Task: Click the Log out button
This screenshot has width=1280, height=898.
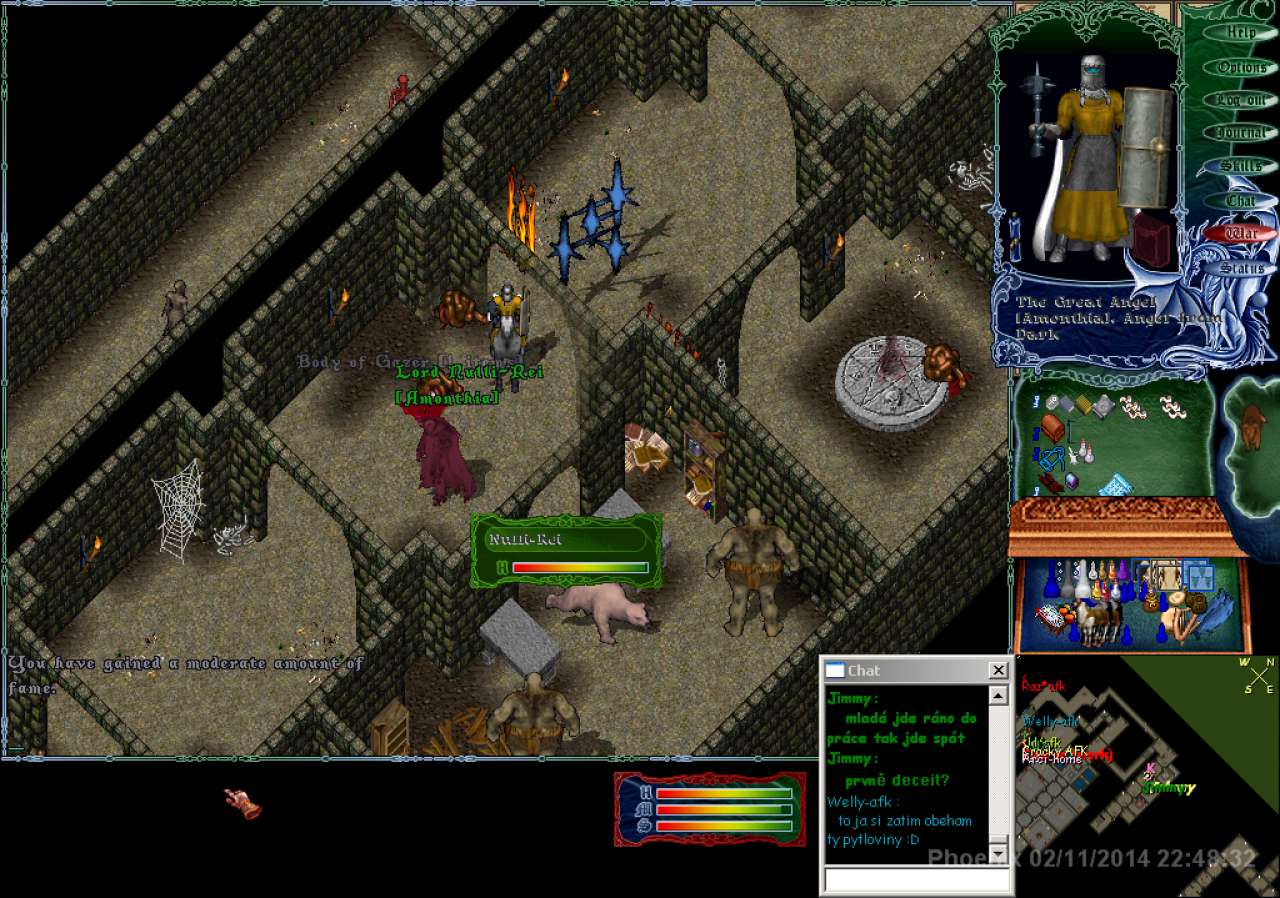Action: [x=1240, y=100]
